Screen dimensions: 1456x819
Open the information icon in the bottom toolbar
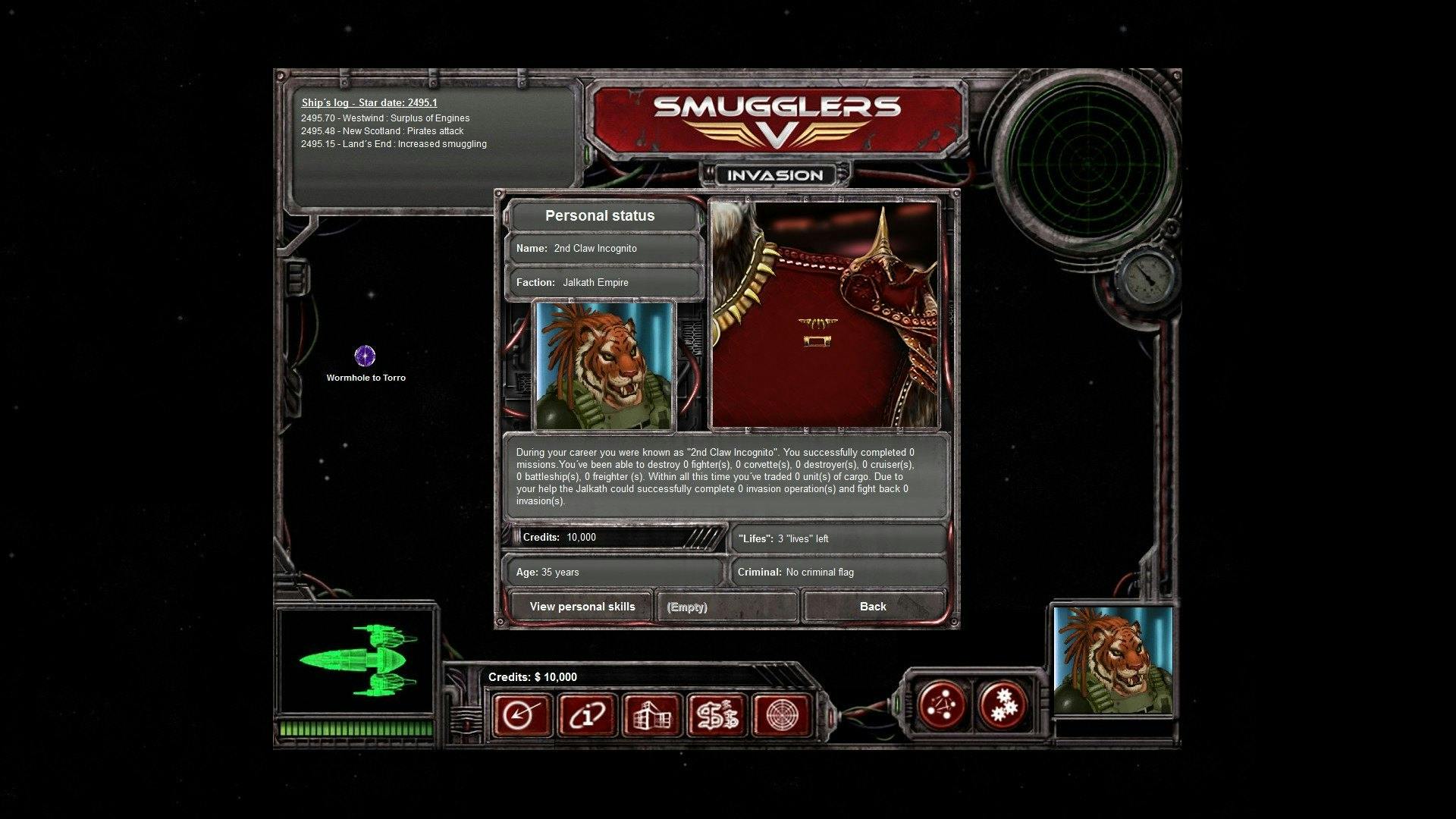click(x=585, y=714)
